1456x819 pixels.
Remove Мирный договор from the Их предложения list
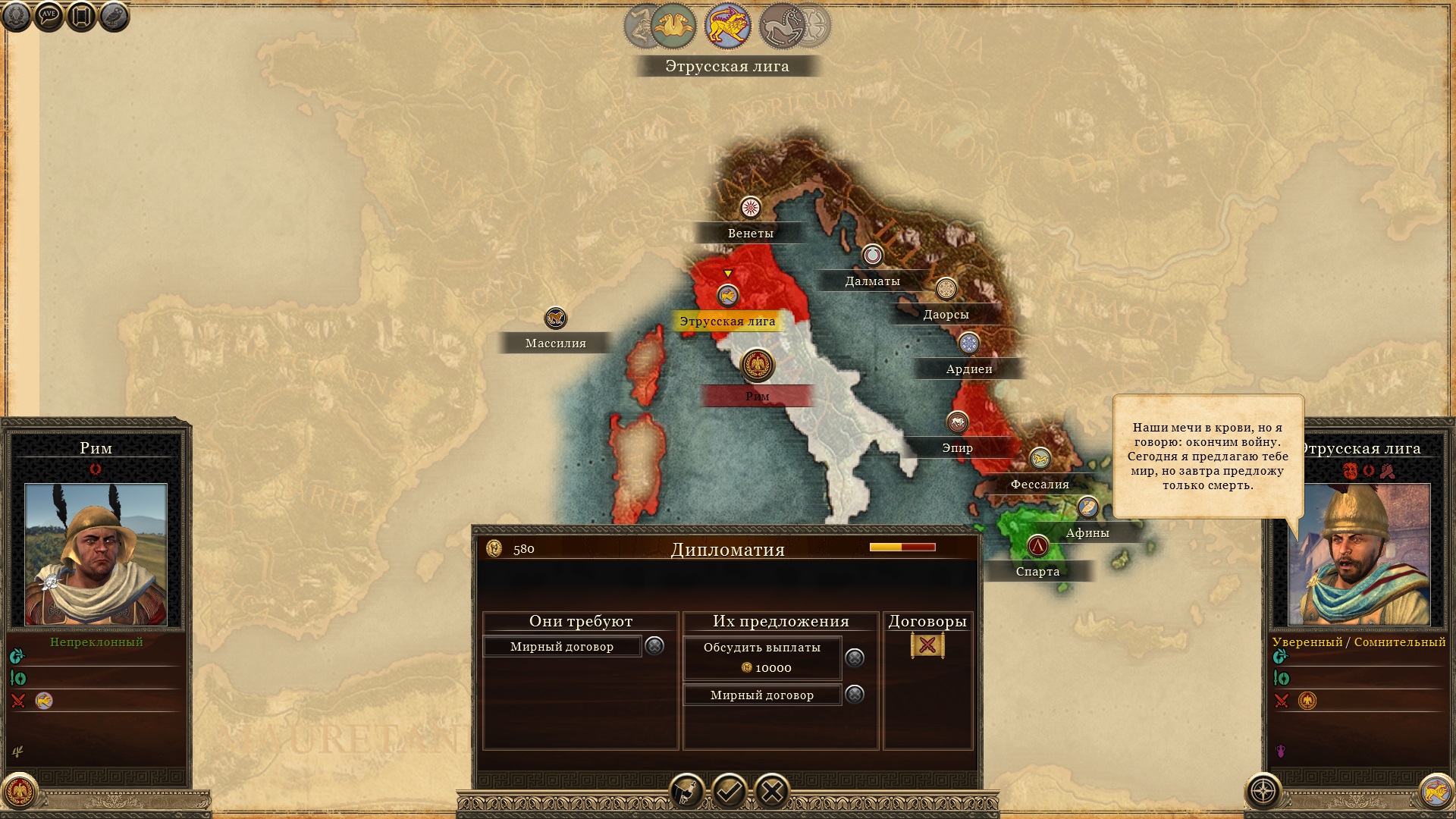pyautogui.click(x=855, y=694)
